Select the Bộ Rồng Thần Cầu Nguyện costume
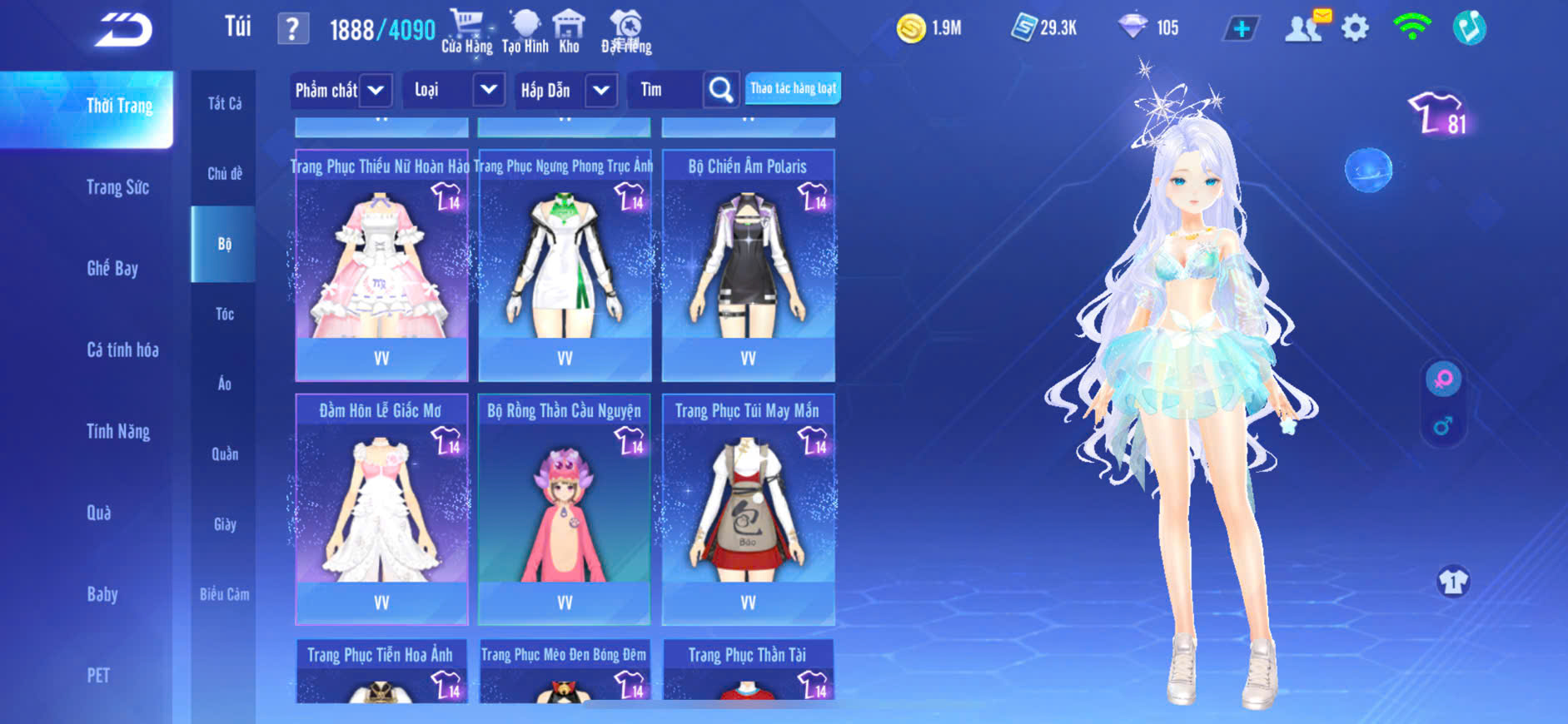The height and width of the screenshot is (724, 1568). [565, 508]
